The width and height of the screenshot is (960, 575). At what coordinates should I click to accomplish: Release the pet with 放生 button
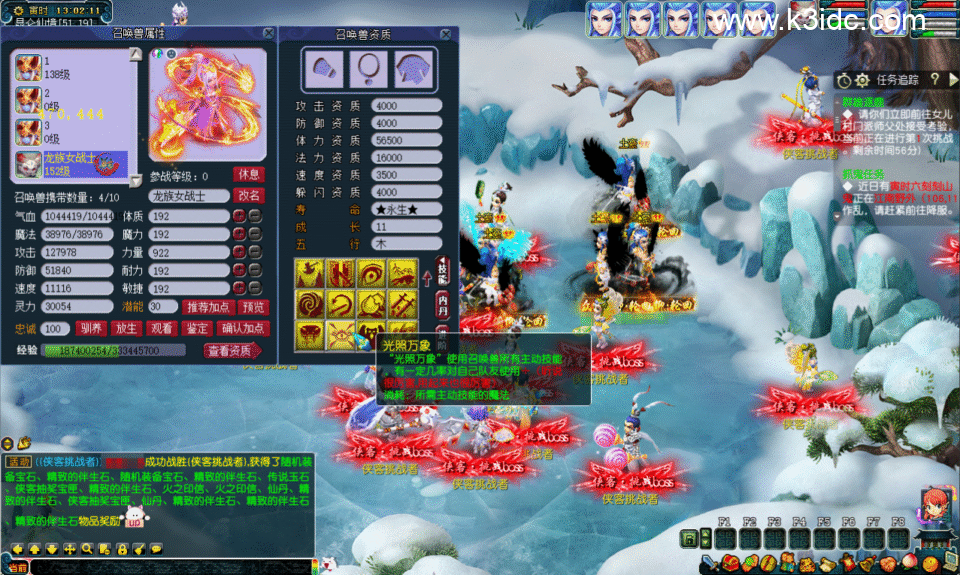coord(125,328)
